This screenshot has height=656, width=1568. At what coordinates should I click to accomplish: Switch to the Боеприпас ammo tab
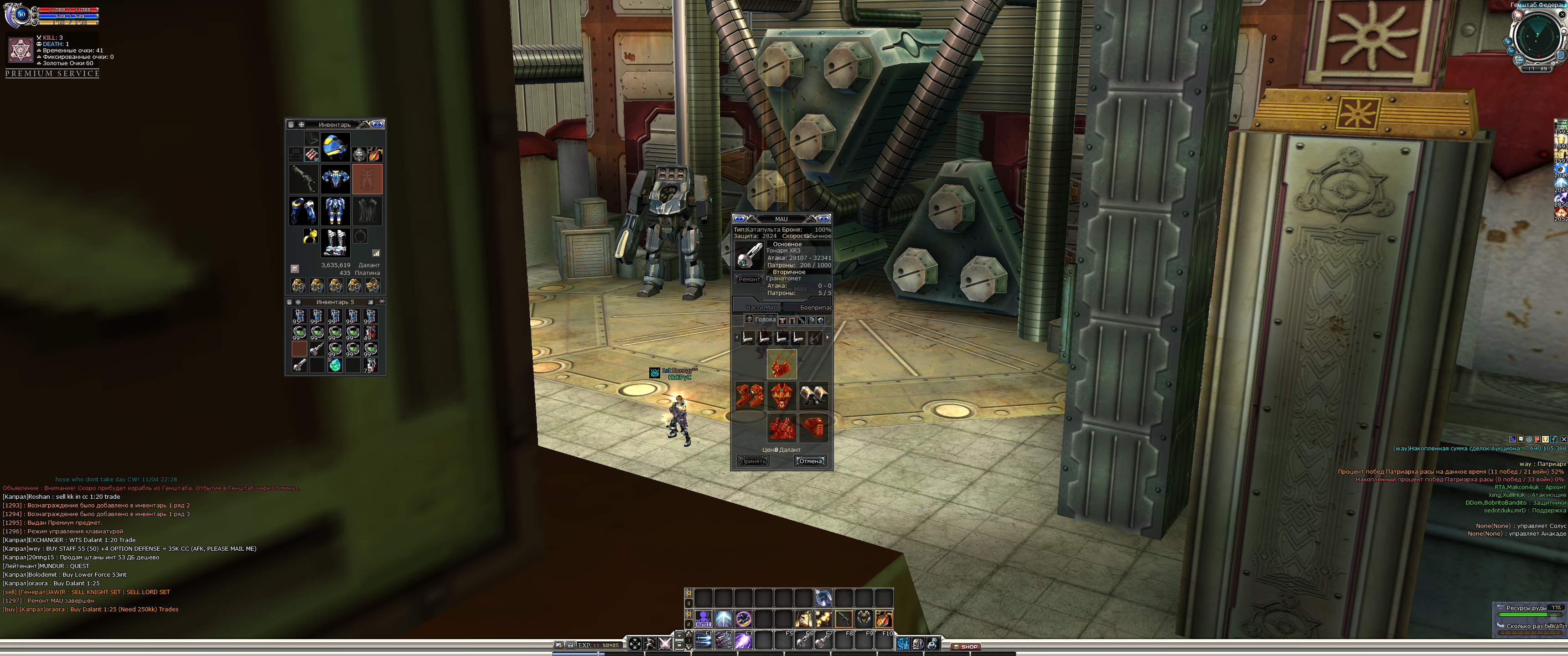[x=815, y=307]
